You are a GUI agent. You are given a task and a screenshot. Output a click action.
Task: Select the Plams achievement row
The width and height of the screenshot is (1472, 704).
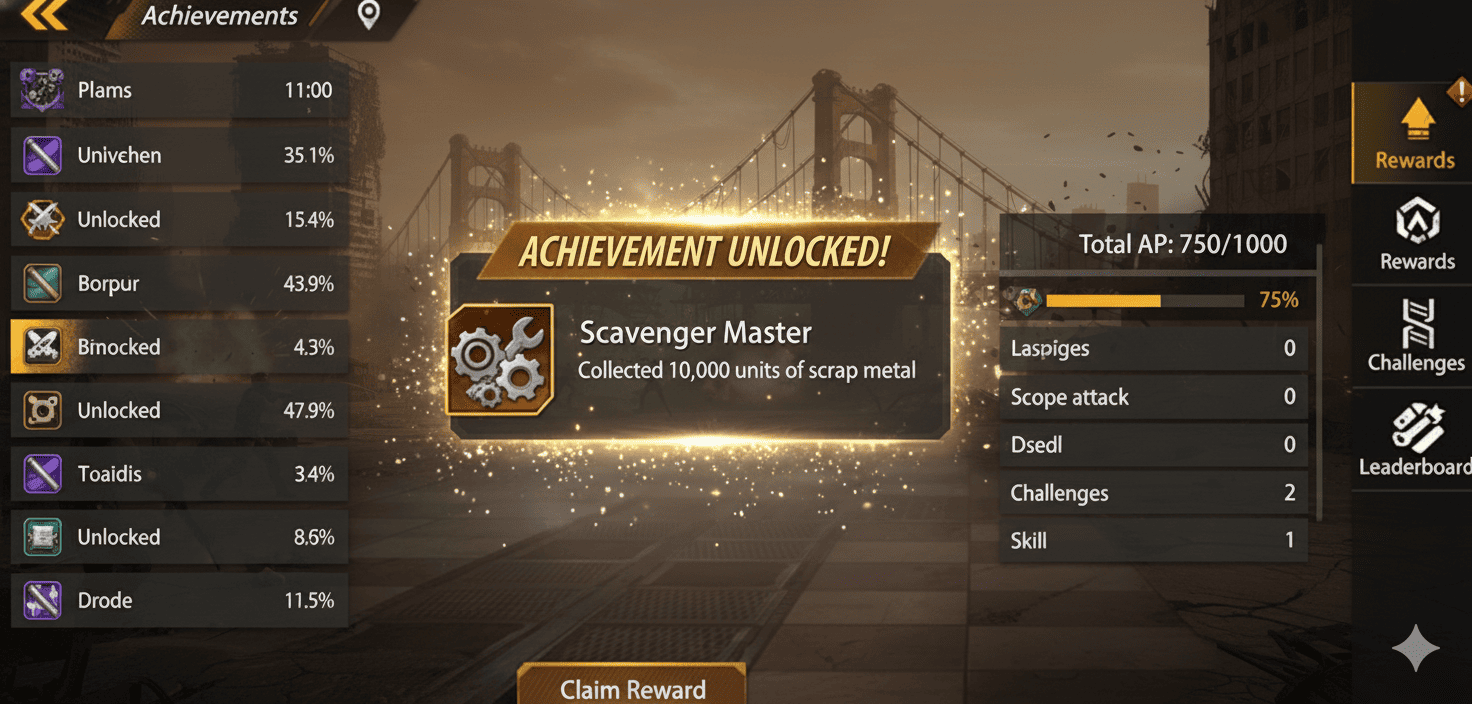[180, 91]
